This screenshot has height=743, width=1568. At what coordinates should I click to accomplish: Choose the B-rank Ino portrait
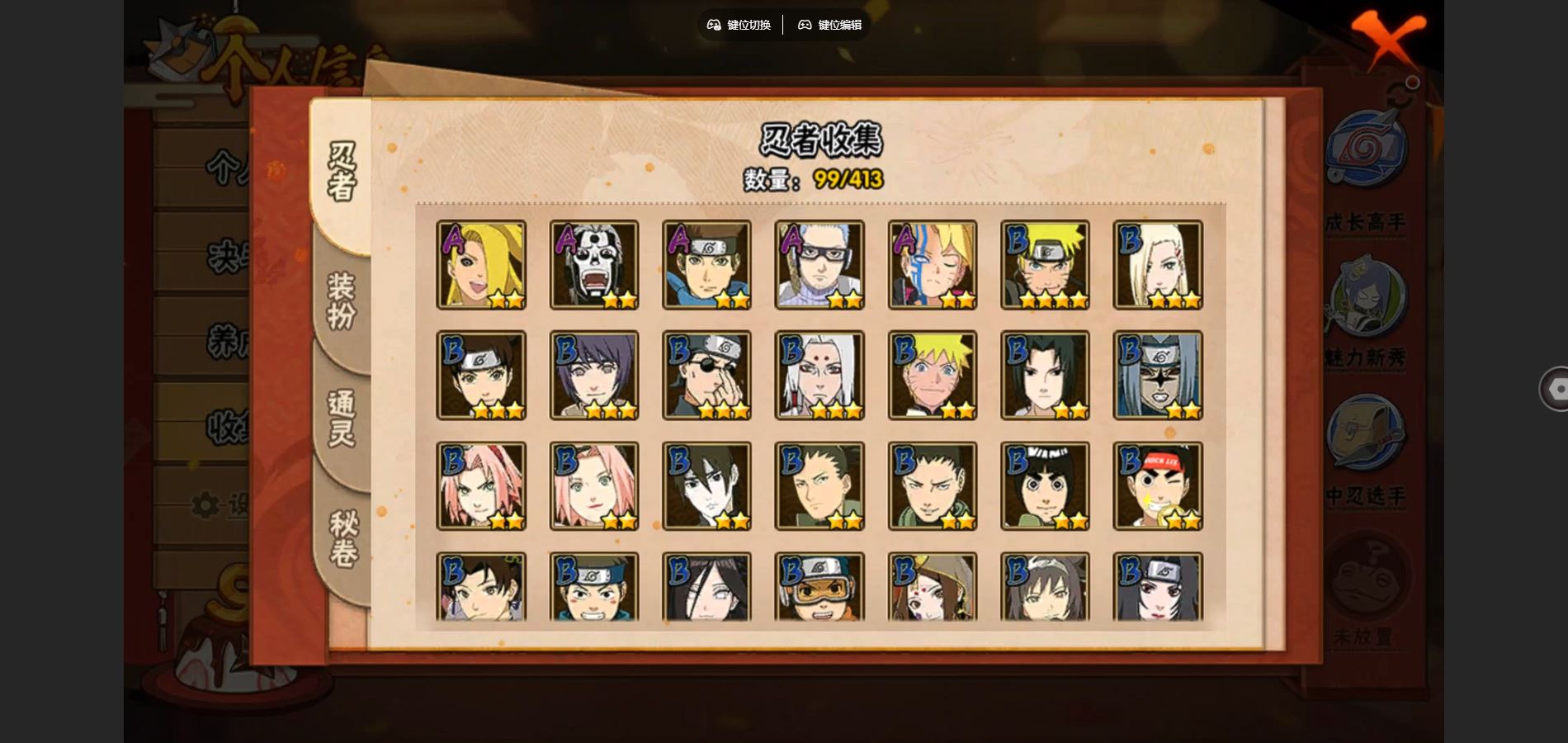[x=1158, y=265]
